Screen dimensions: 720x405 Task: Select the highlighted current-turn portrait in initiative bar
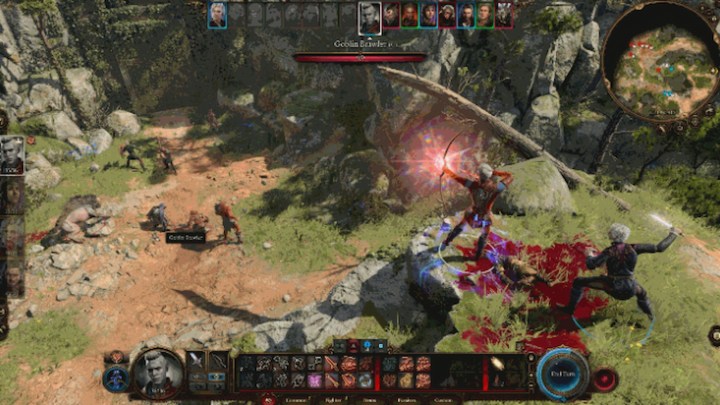click(369, 16)
